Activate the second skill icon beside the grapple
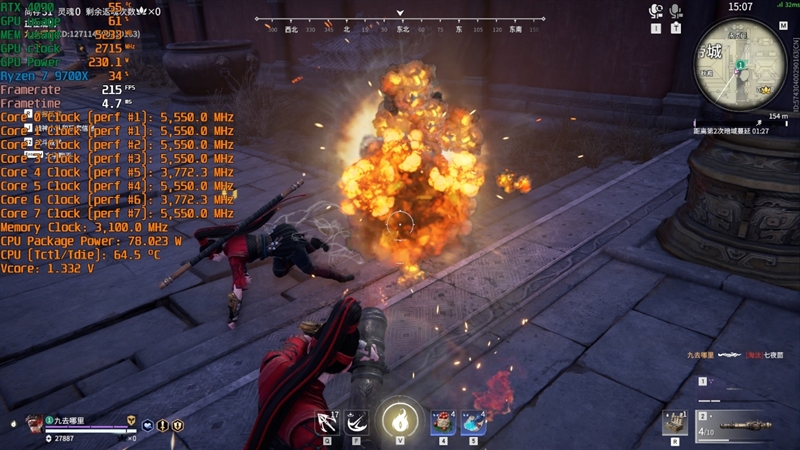 pyautogui.click(x=357, y=423)
